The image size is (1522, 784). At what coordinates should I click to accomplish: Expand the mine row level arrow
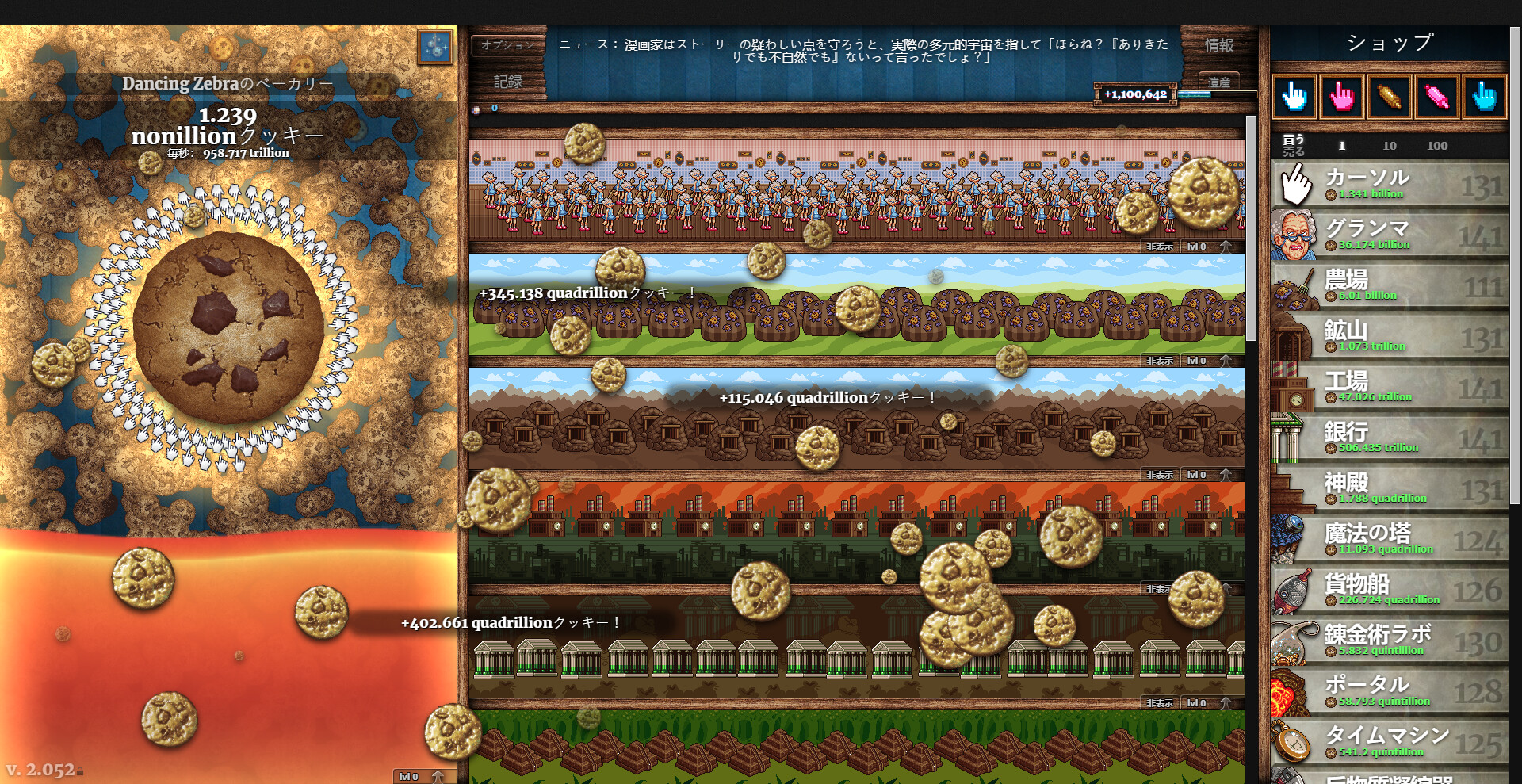click(x=1227, y=474)
